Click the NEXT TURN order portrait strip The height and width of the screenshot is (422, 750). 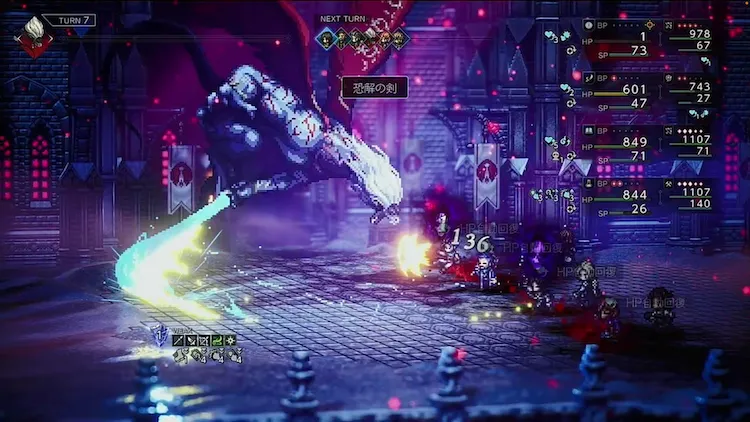(363, 38)
